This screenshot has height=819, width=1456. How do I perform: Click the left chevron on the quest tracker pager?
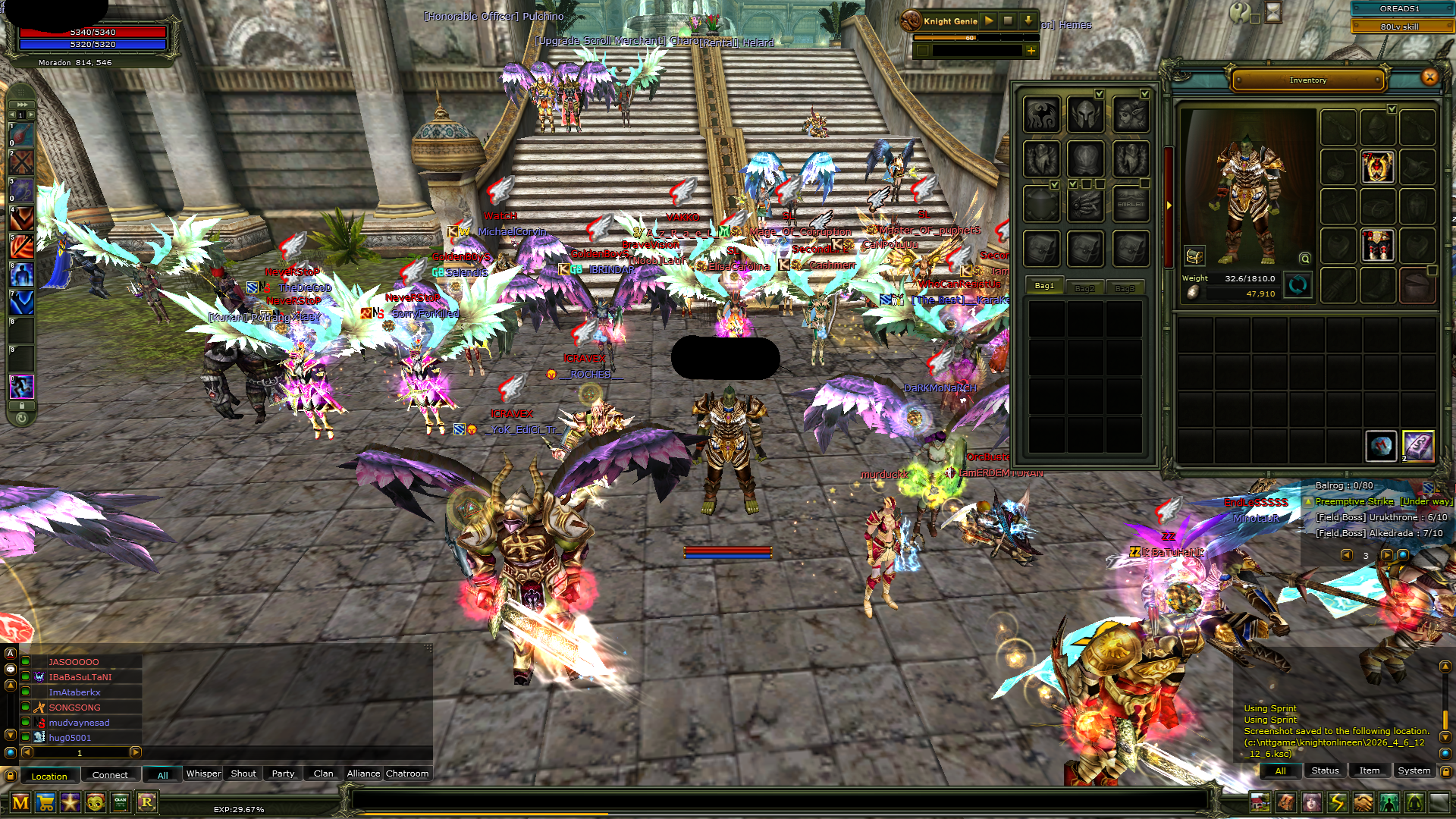tap(1348, 555)
